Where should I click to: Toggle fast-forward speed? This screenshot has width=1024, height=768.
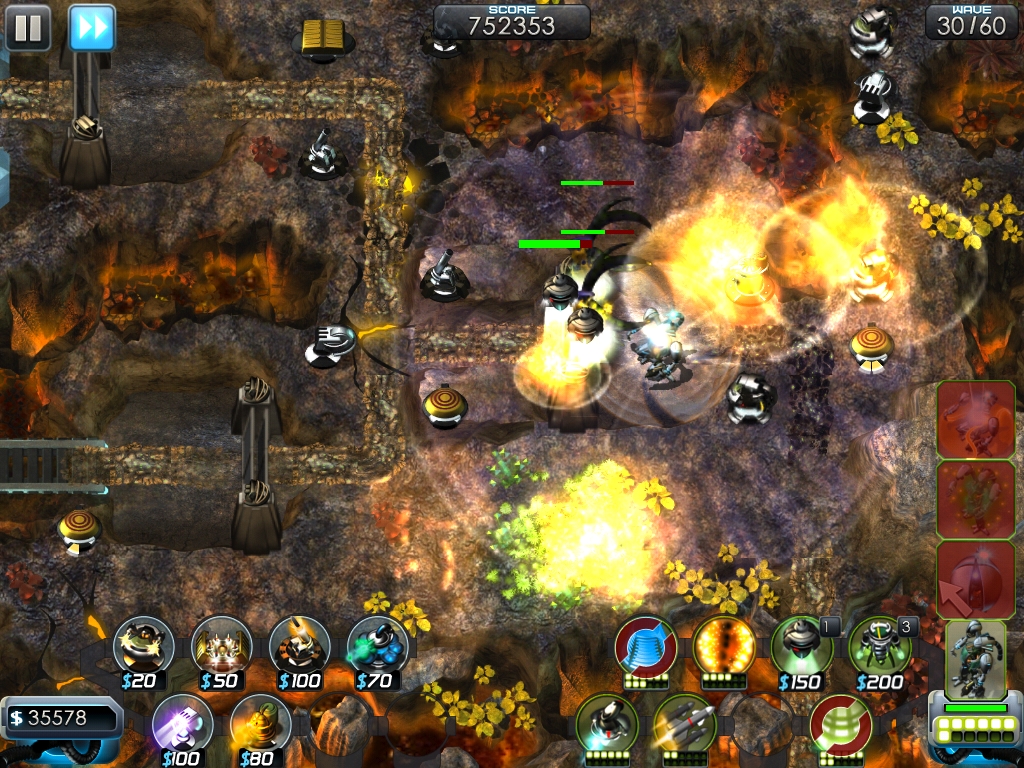coord(92,27)
